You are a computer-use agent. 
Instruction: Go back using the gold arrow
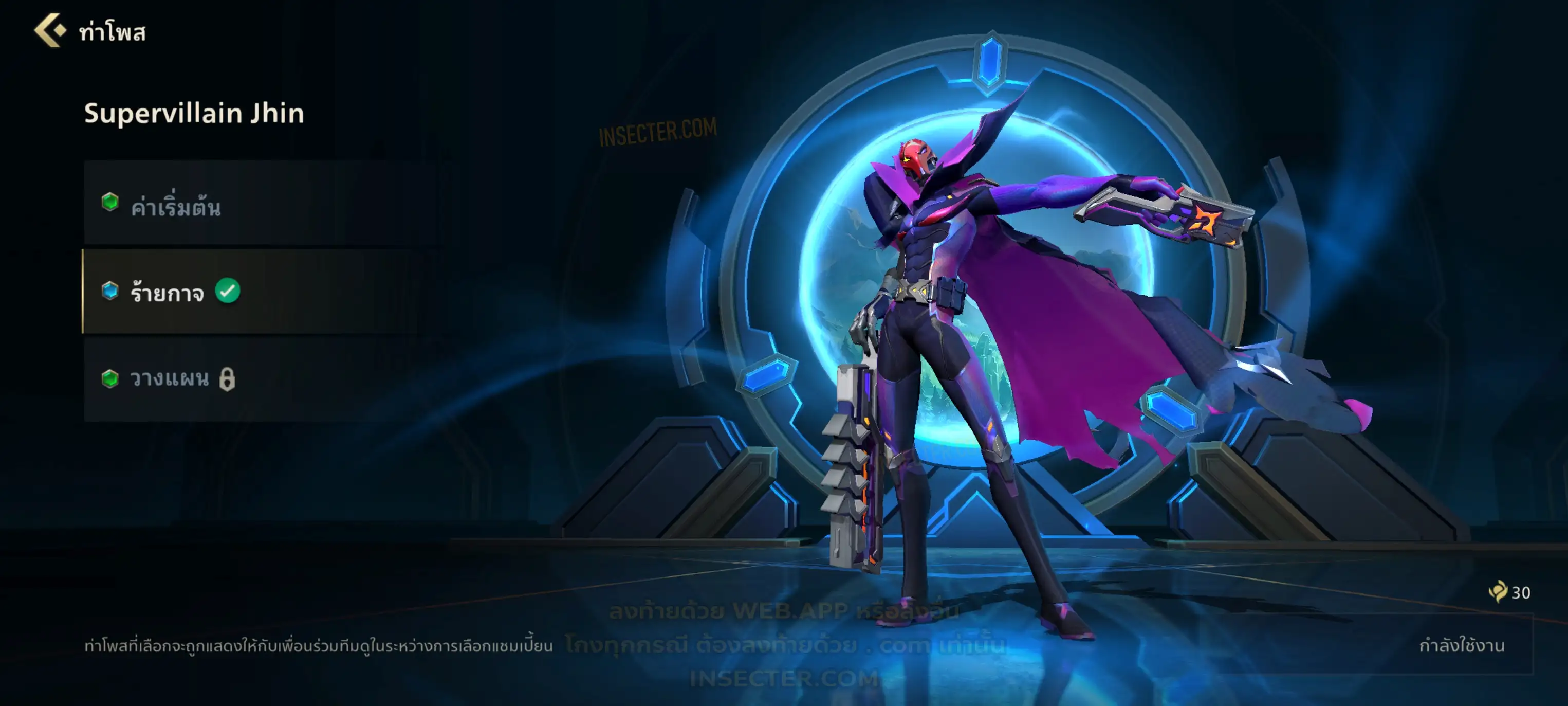tap(50, 30)
